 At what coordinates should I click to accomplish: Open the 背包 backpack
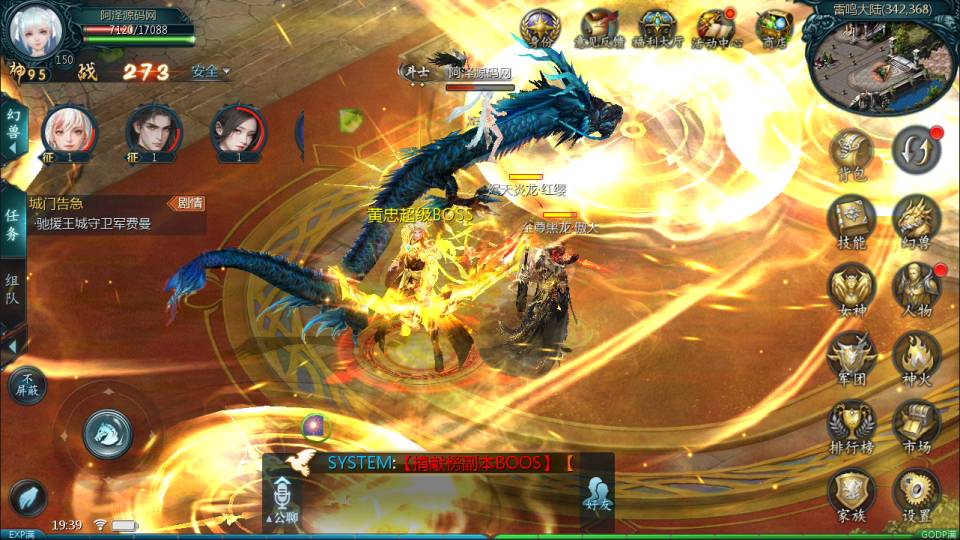coord(852,155)
